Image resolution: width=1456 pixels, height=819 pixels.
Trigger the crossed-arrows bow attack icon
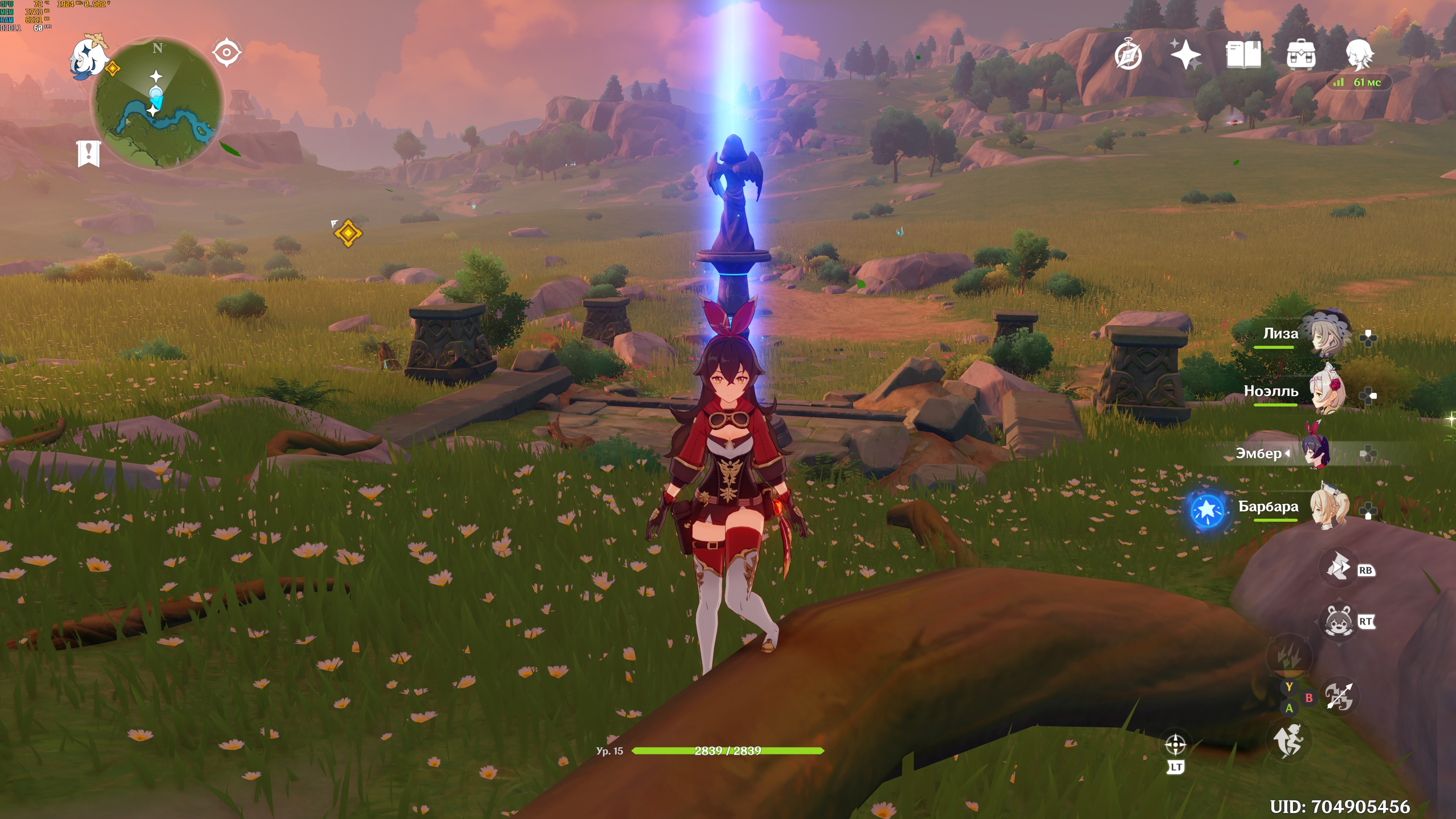coord(1339,697)
